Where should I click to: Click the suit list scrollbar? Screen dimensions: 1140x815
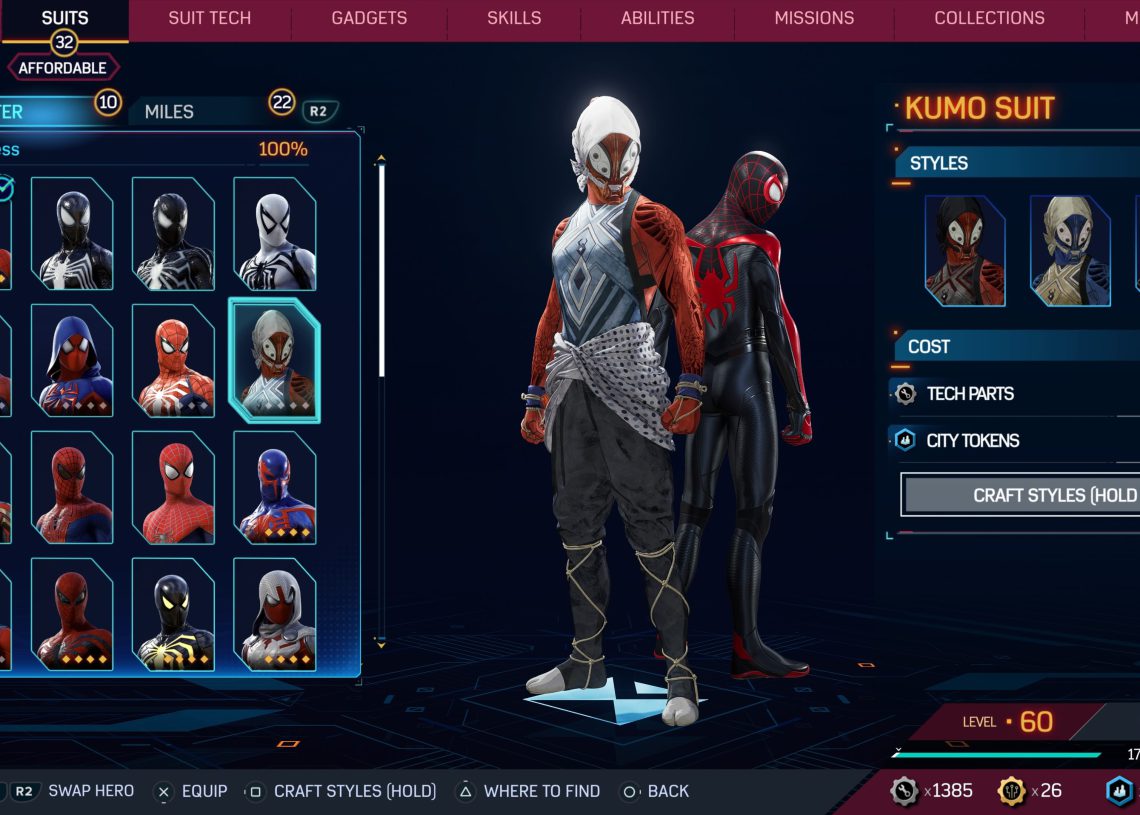pos(381,270)
